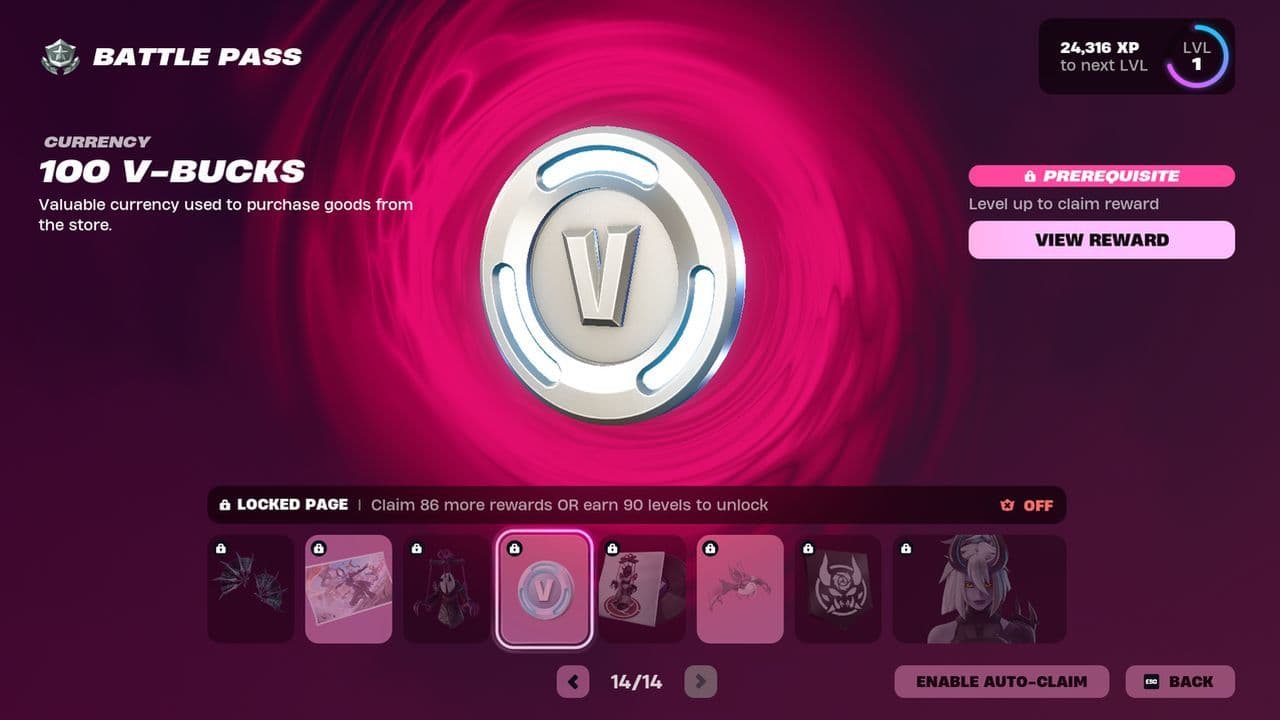This screenshot has height=720, width=1280.
Task: Click the BACK button
Action: [1180, 681]
